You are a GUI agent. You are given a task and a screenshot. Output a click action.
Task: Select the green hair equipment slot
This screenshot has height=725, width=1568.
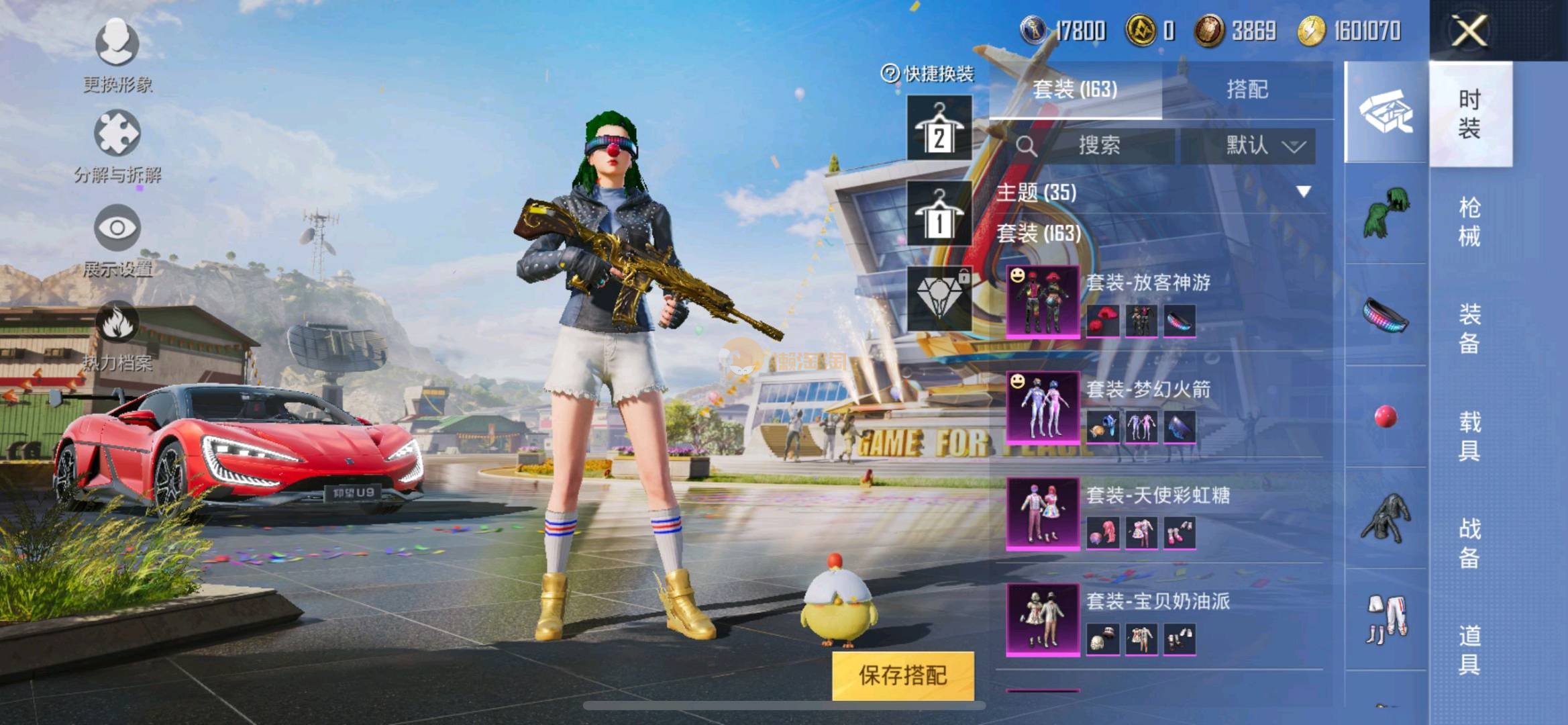tap(1386, 213)
